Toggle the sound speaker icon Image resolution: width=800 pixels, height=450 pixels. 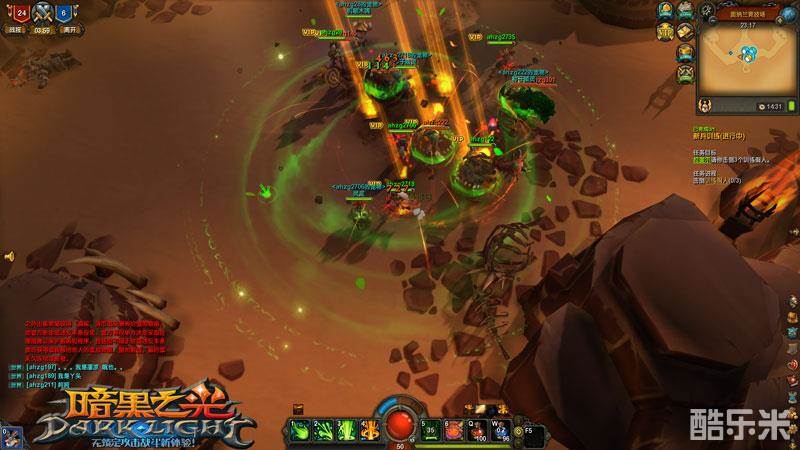pos(9,256)
